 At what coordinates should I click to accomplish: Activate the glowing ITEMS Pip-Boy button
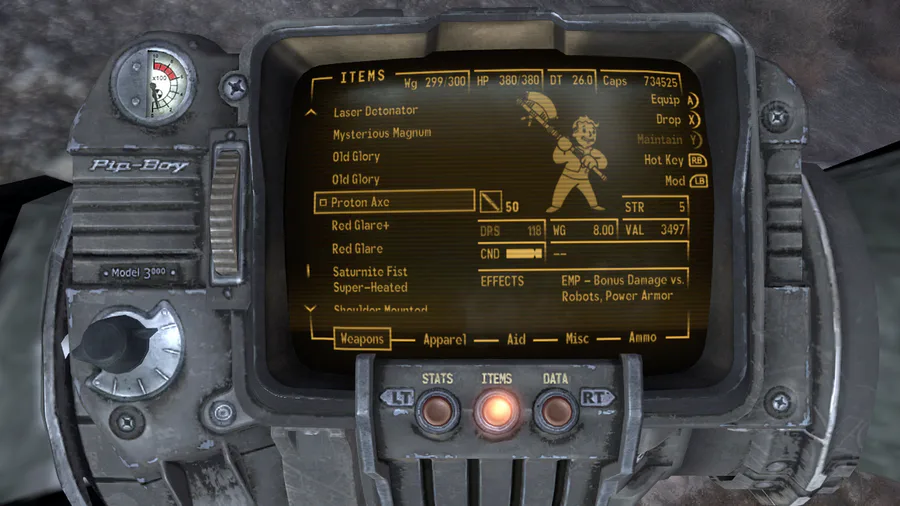[x=496, y=409]
